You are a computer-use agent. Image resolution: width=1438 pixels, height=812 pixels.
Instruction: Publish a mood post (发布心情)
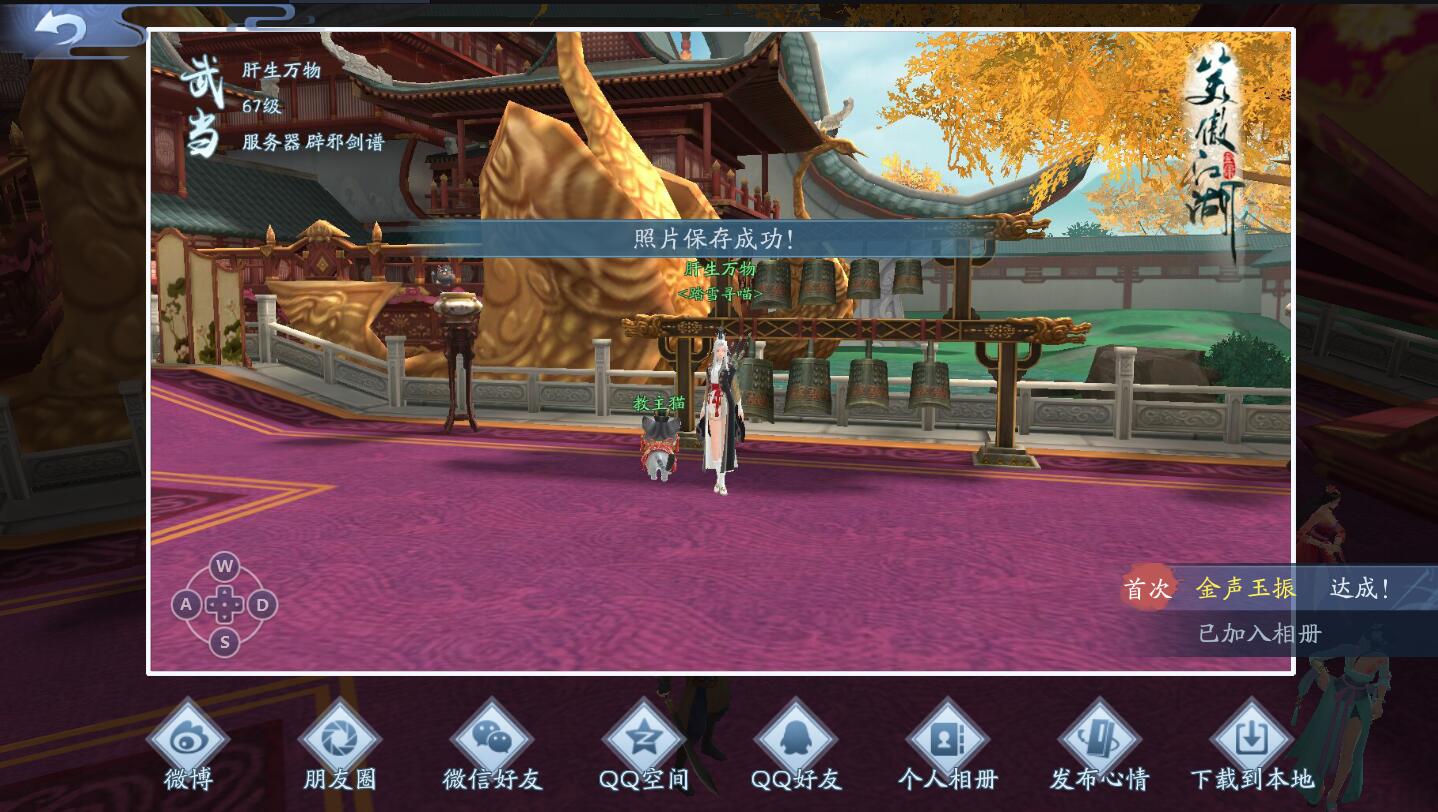(x=1099, y=741)
